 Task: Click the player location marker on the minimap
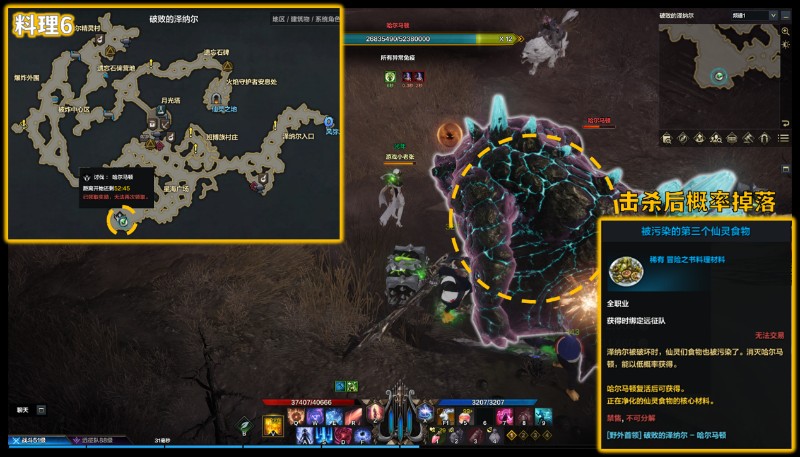718,75
